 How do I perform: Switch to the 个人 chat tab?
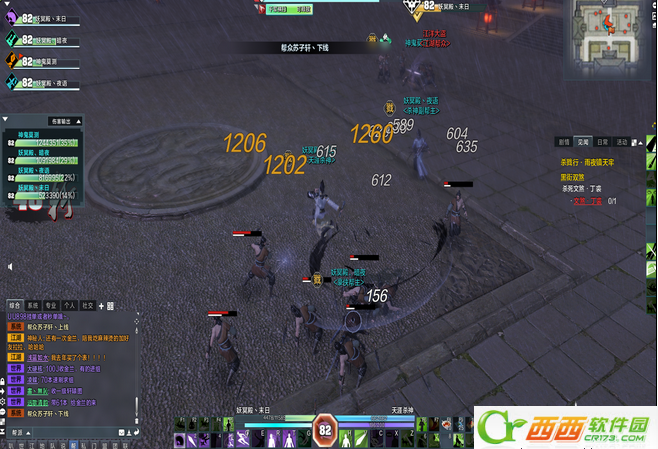coord(69,305)
